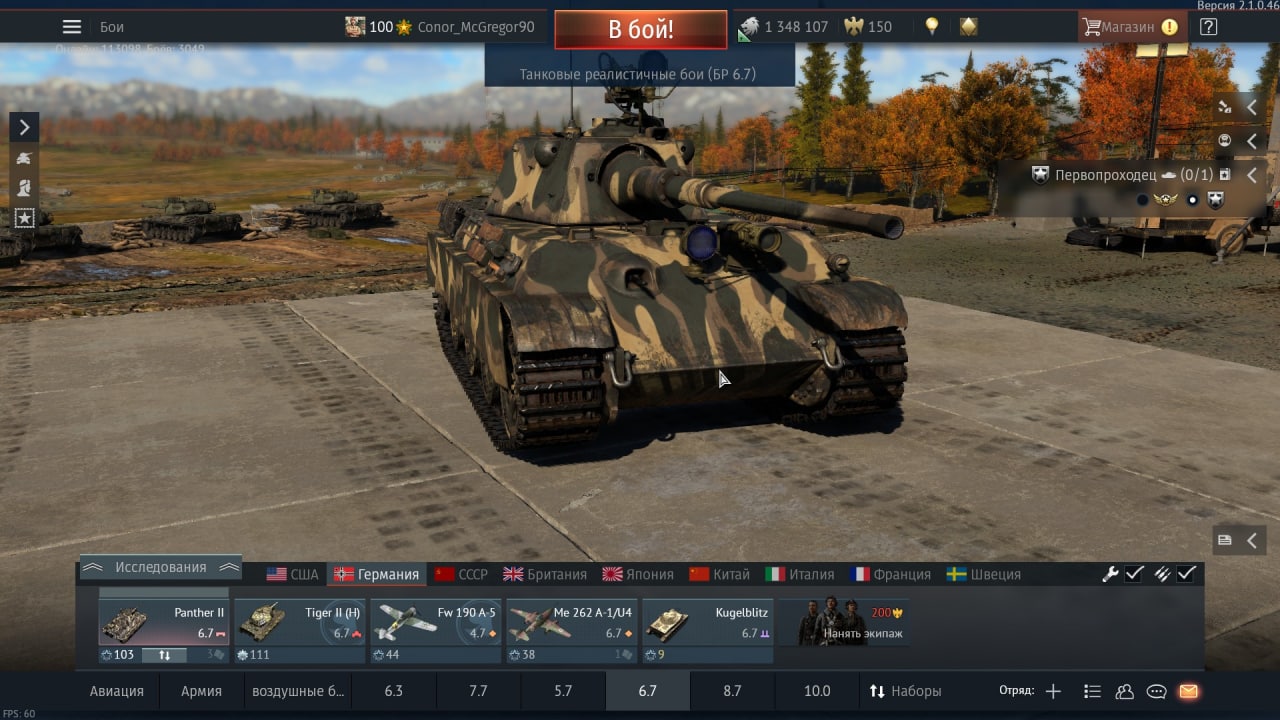Select the Me 262 A-1/U4 slot

point(571,624)
